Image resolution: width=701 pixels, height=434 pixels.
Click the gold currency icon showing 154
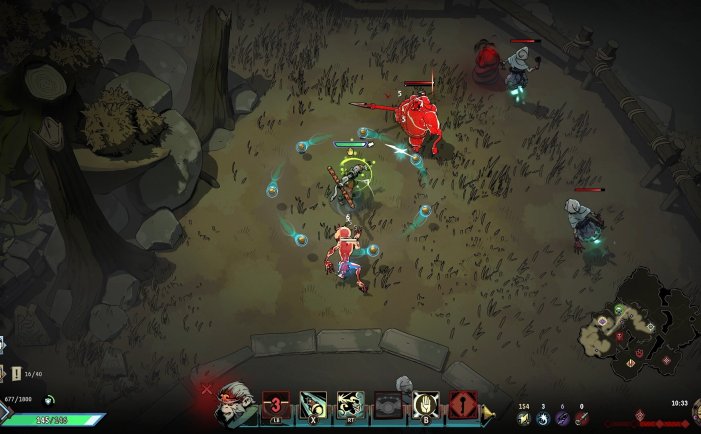522,418
